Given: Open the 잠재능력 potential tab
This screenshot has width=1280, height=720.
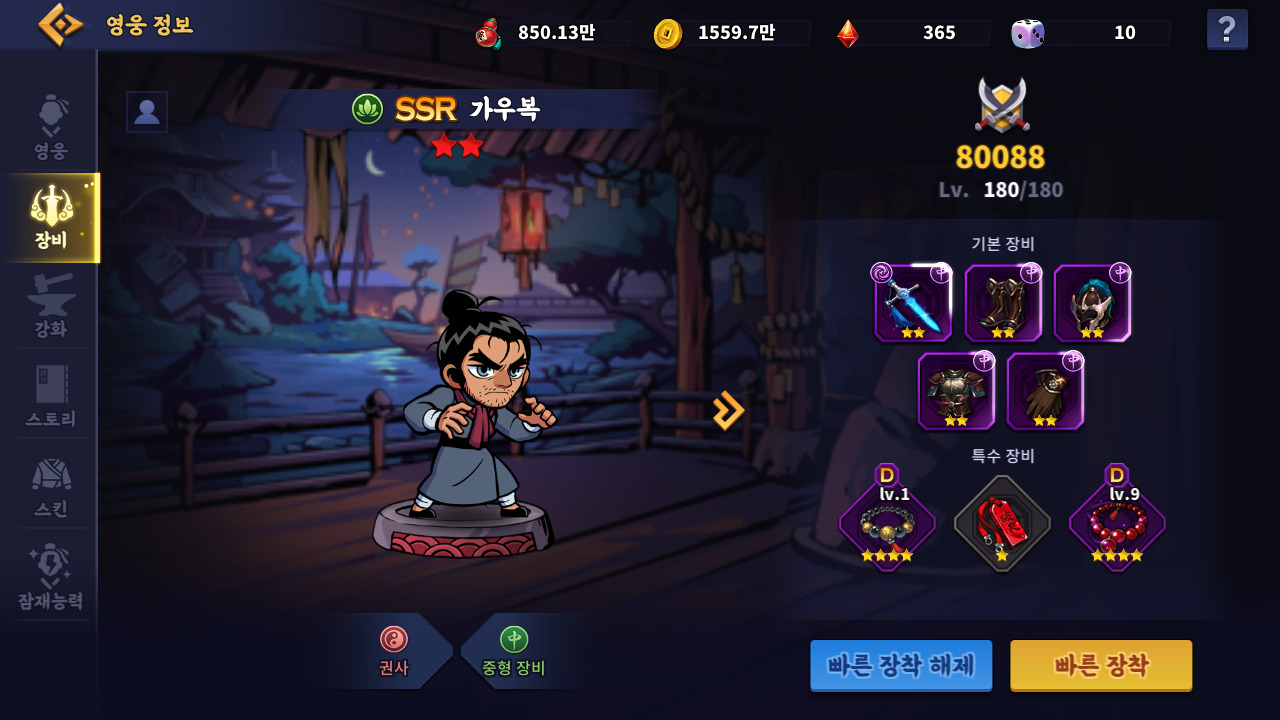Looking at the screenshot, I should click(51, 577).
